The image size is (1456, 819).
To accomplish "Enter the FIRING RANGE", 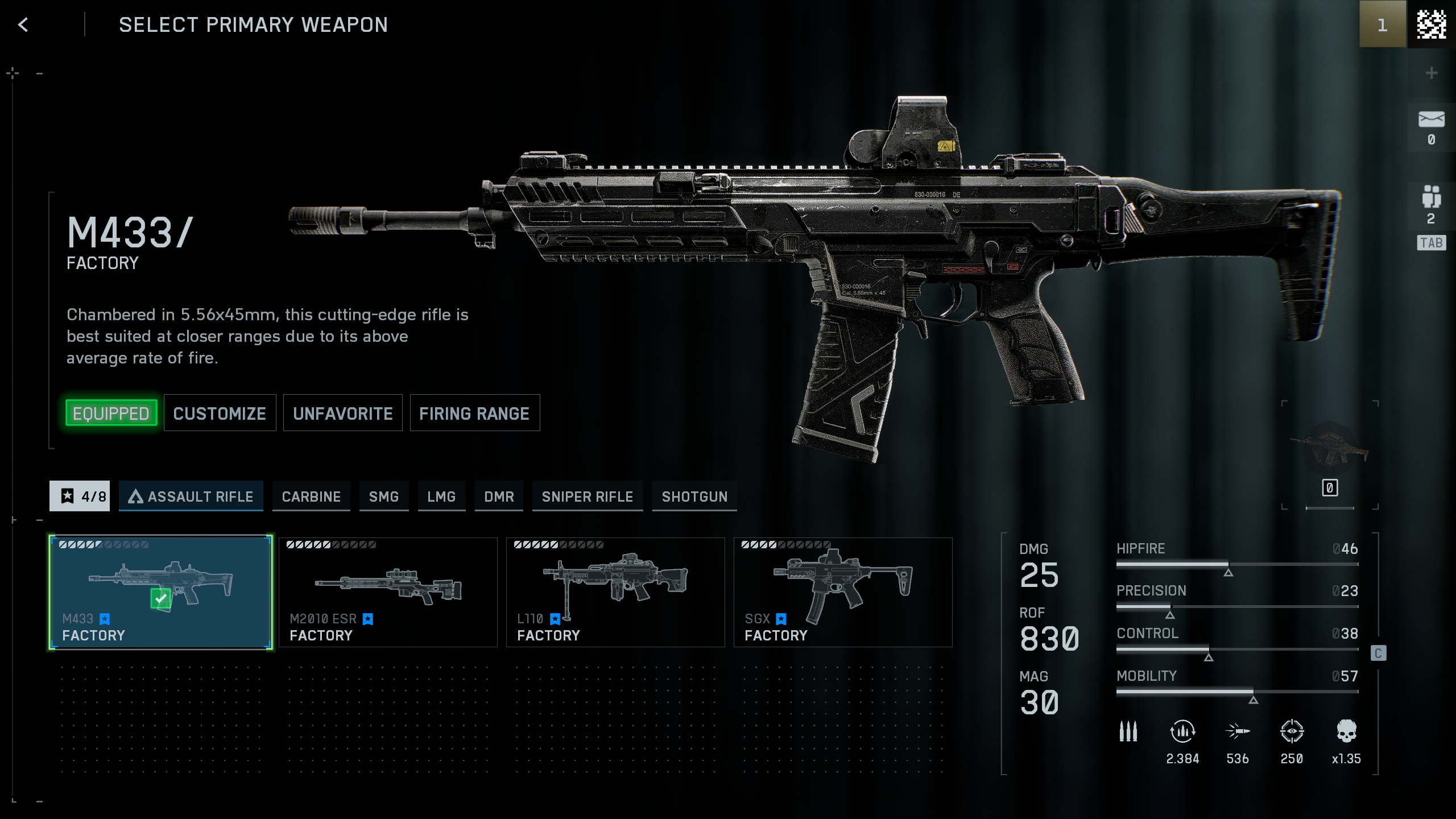I will (x=475, y=413).
